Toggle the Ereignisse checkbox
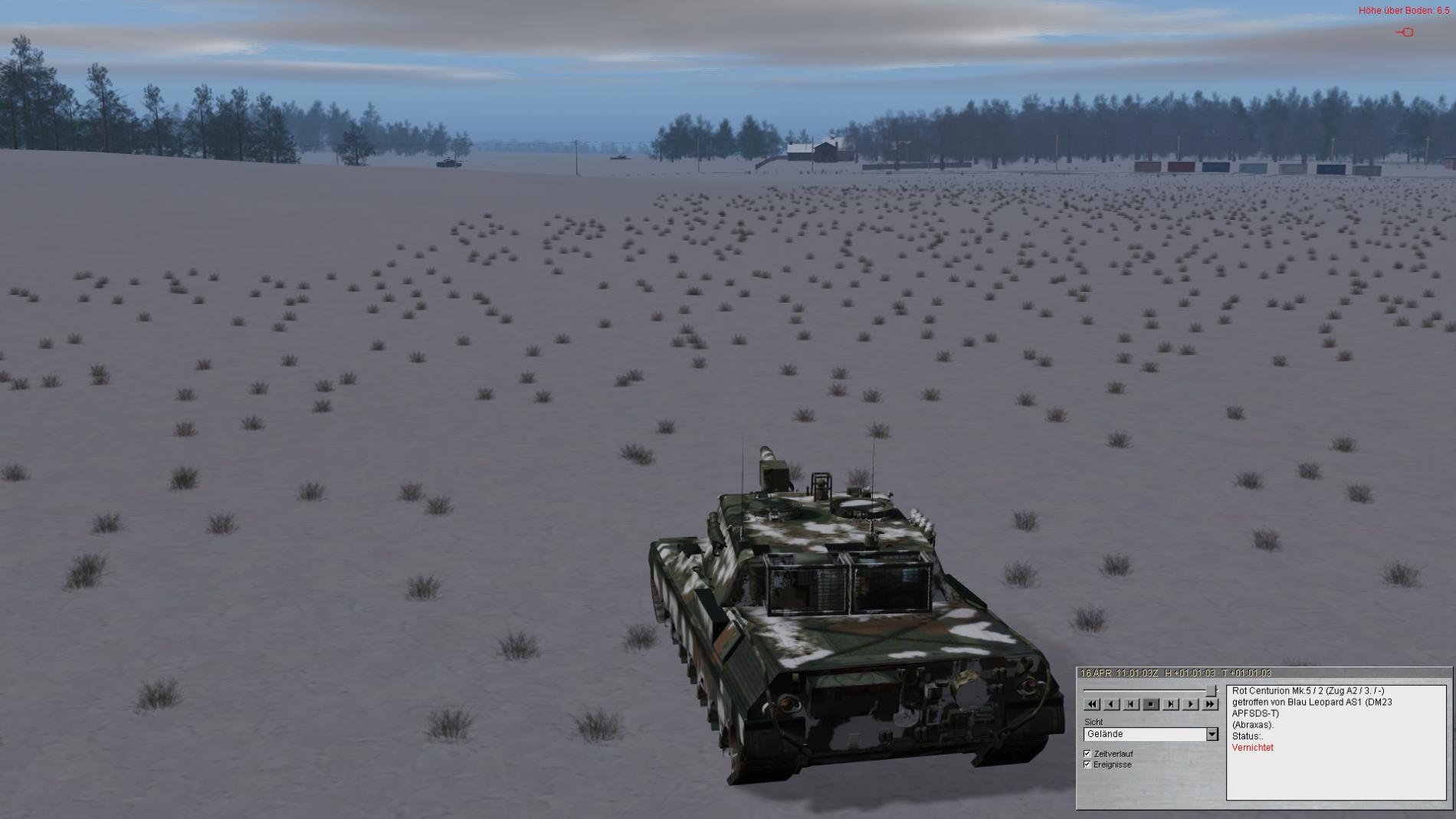This screenshot has height=819, width=1456. 1087,765
